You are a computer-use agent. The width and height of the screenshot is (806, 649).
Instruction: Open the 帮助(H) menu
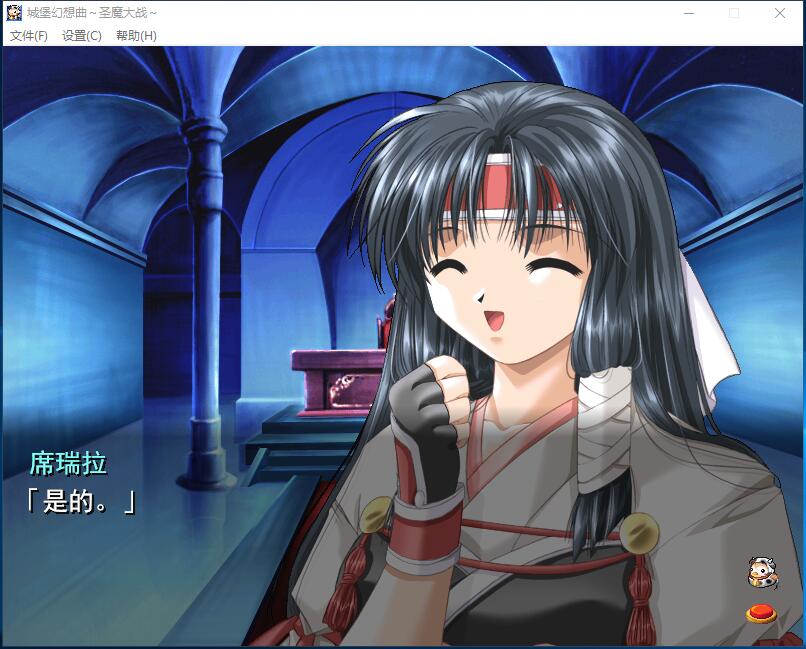(136, 36)
